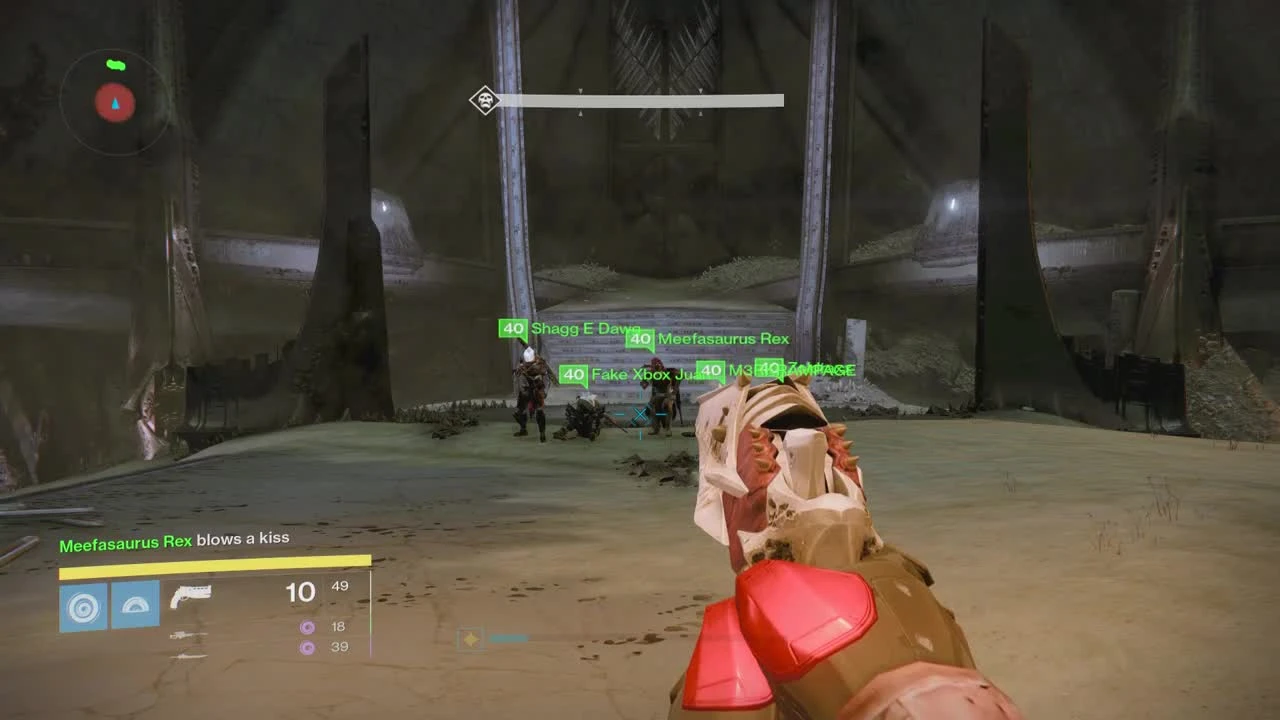Click the purple consumable orb showing 39
1280x720 pixels.
pos(307,648)
